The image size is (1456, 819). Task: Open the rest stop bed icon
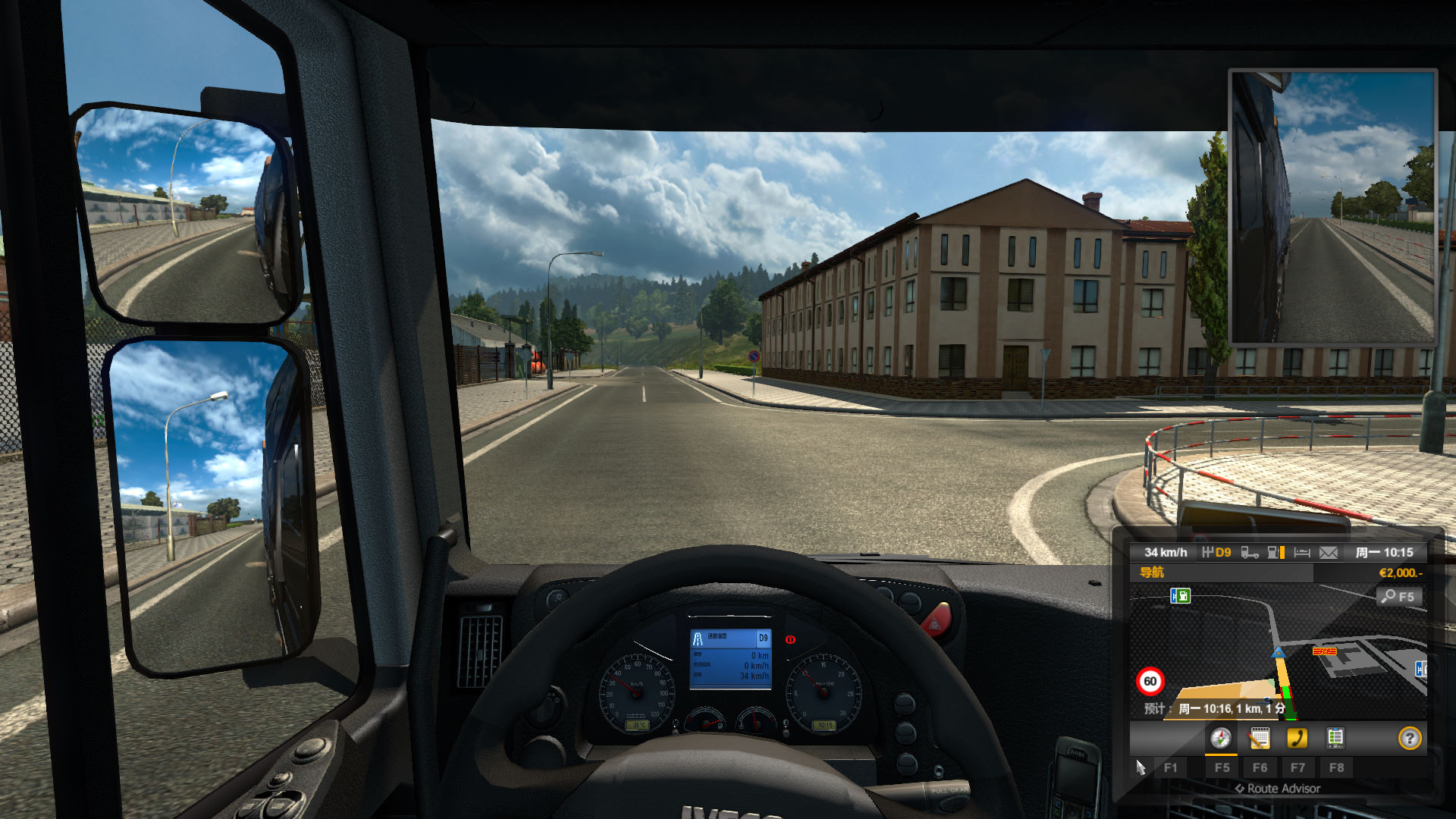(x=1302, y=553)
